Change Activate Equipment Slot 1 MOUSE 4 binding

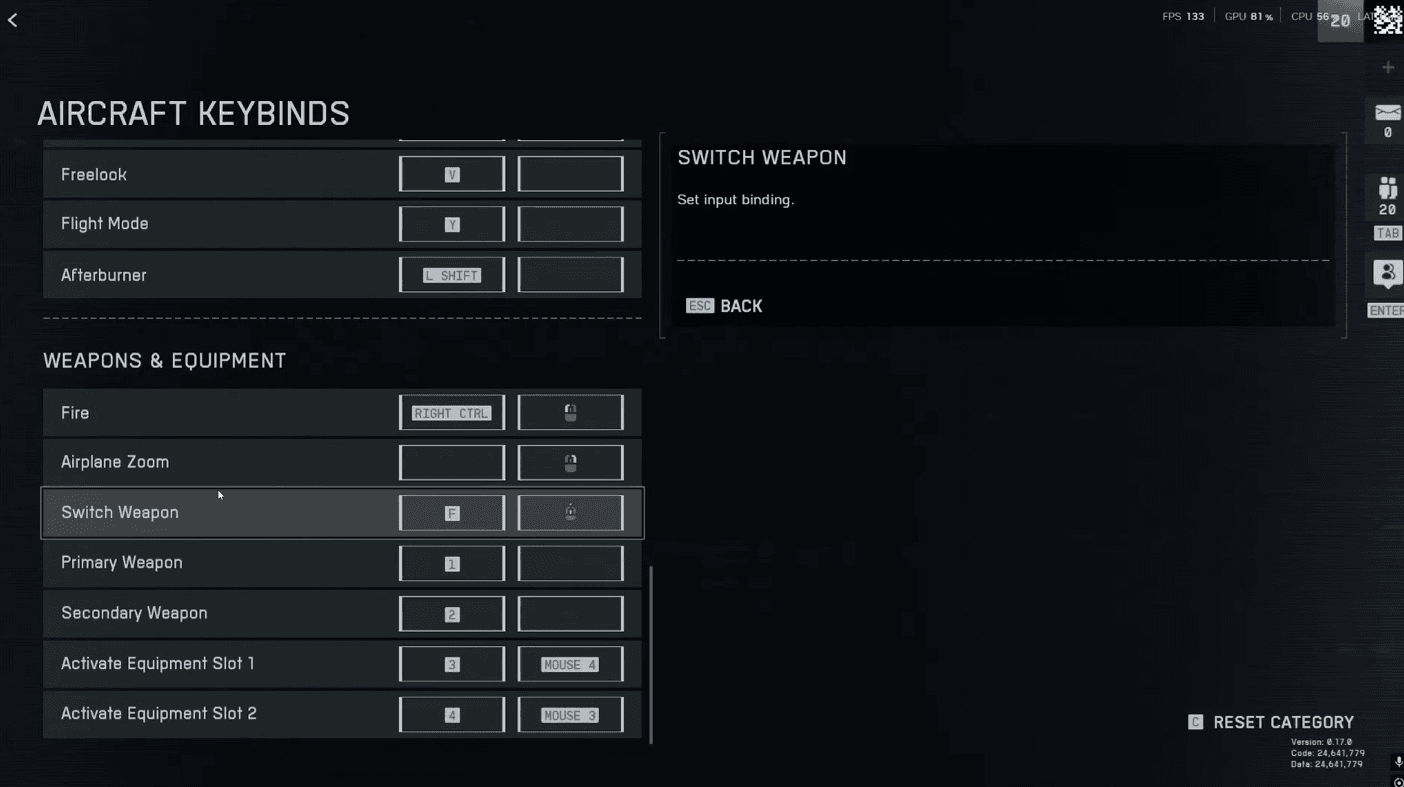pyautogui.click(x=570, y=664)
